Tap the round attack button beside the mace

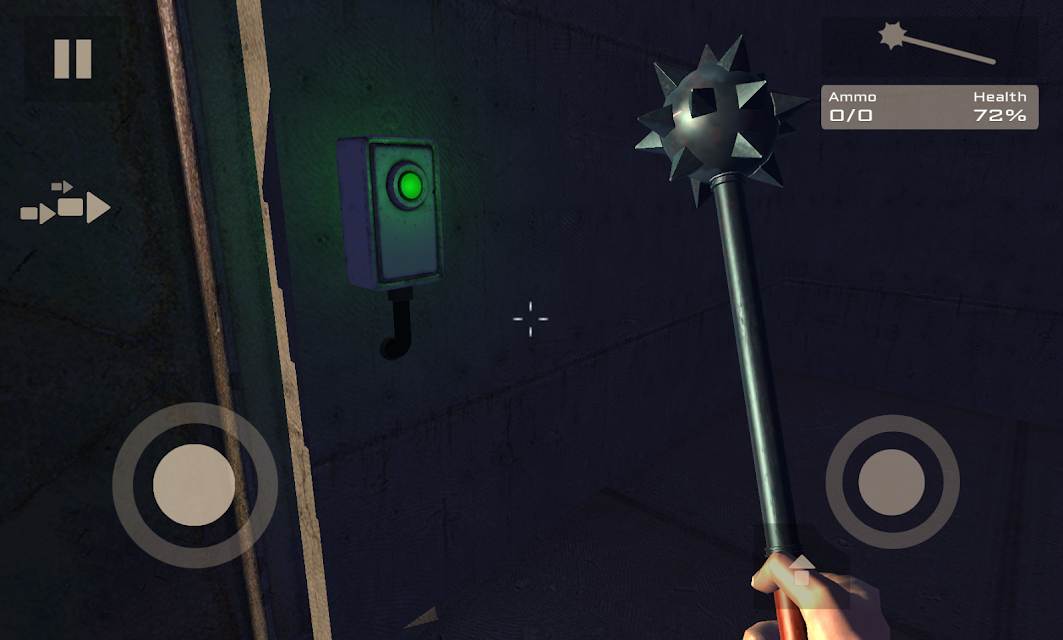891,482
